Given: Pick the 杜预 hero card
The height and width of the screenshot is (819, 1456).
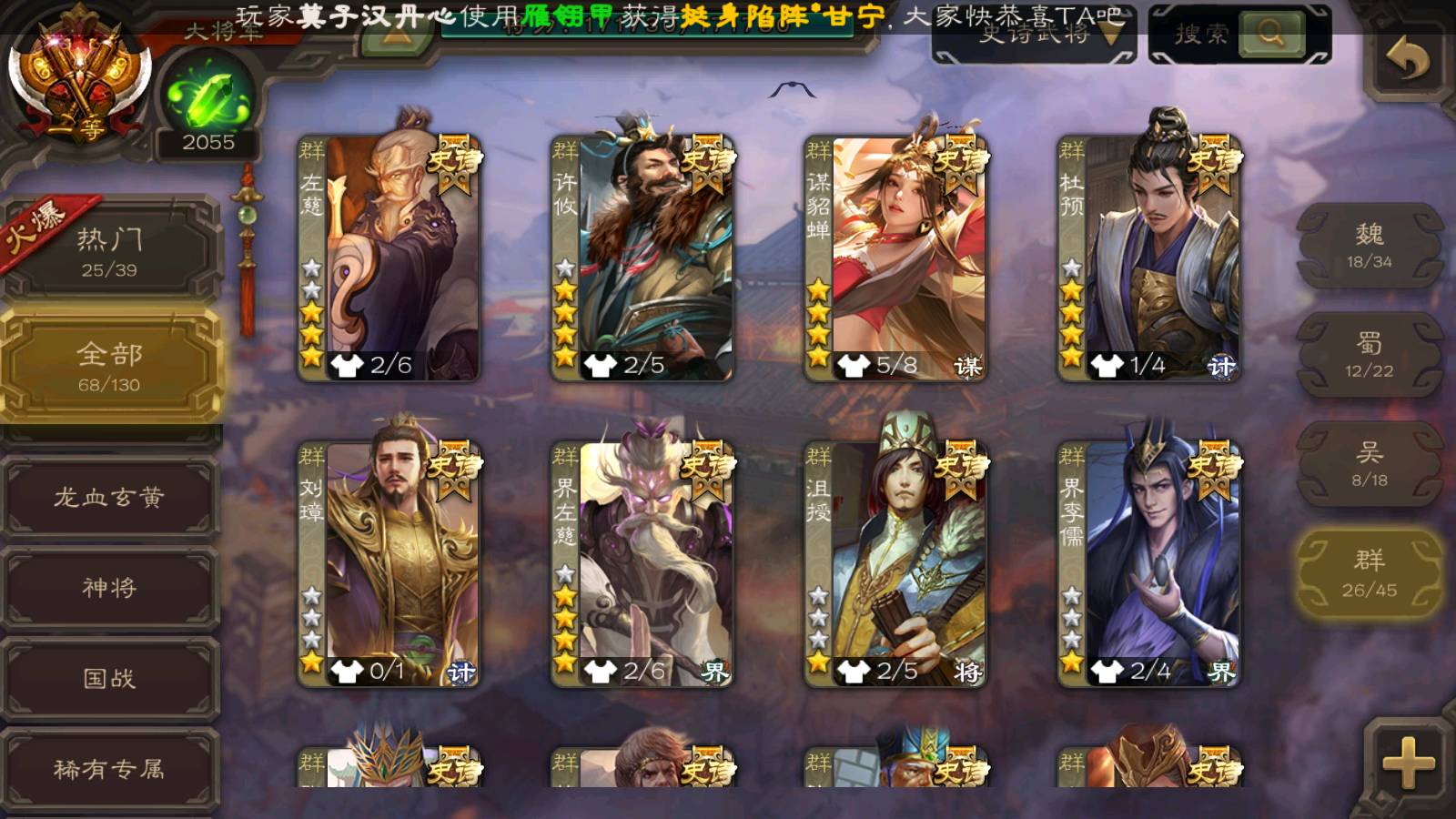Looking at the screenshot, I should [x=1148, y=257].
